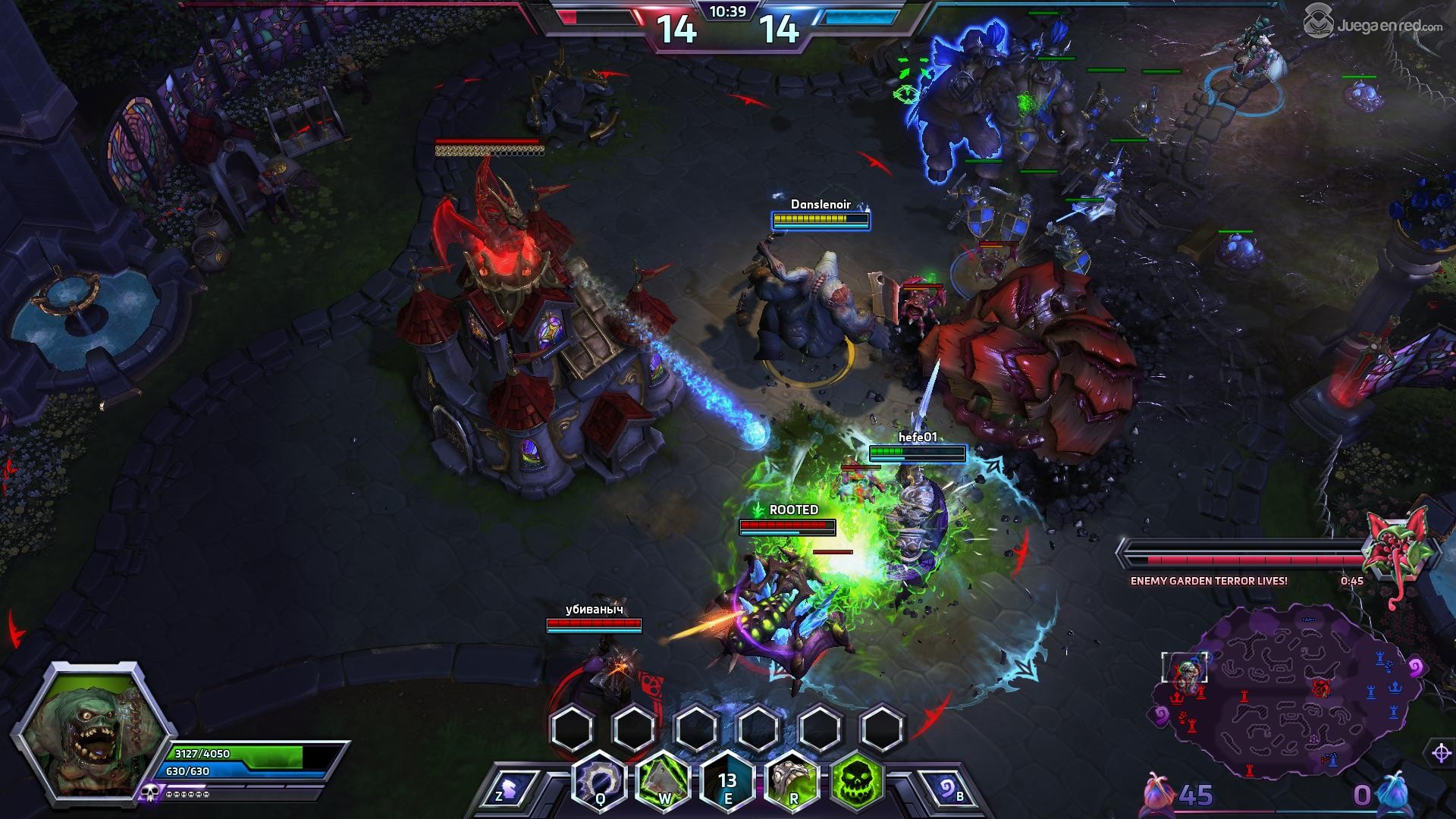Cast the Putrid Bile heroic ability
Screen dimensions: 1456x819
coord(793,780)
